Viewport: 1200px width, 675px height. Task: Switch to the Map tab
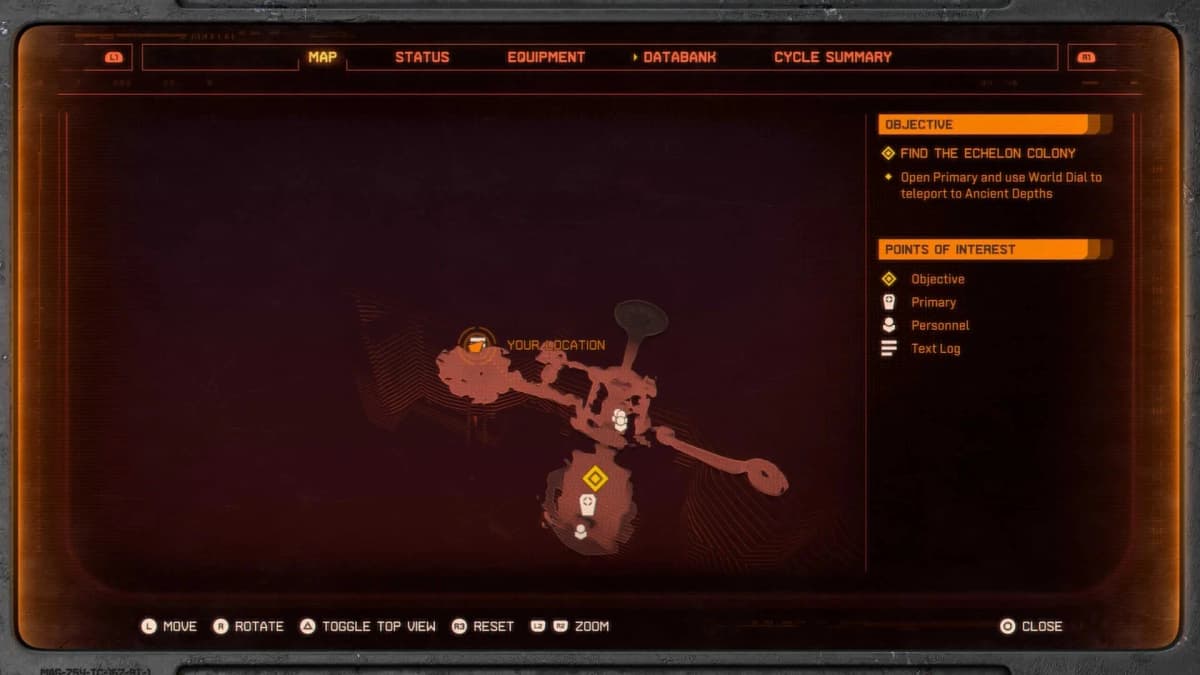point(322,57)
